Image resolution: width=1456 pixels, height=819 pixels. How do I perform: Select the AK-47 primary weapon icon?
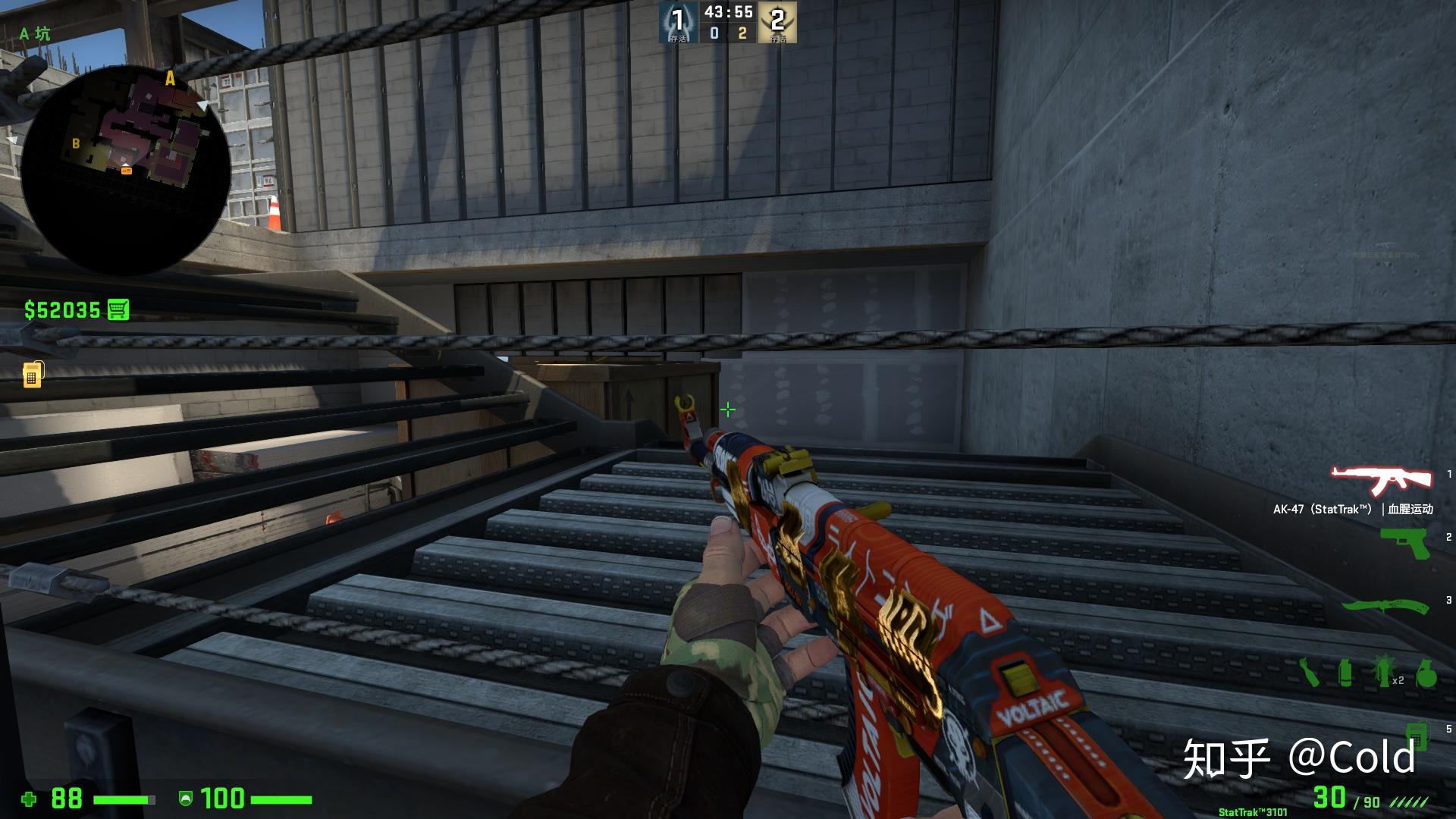point(1381,479)
